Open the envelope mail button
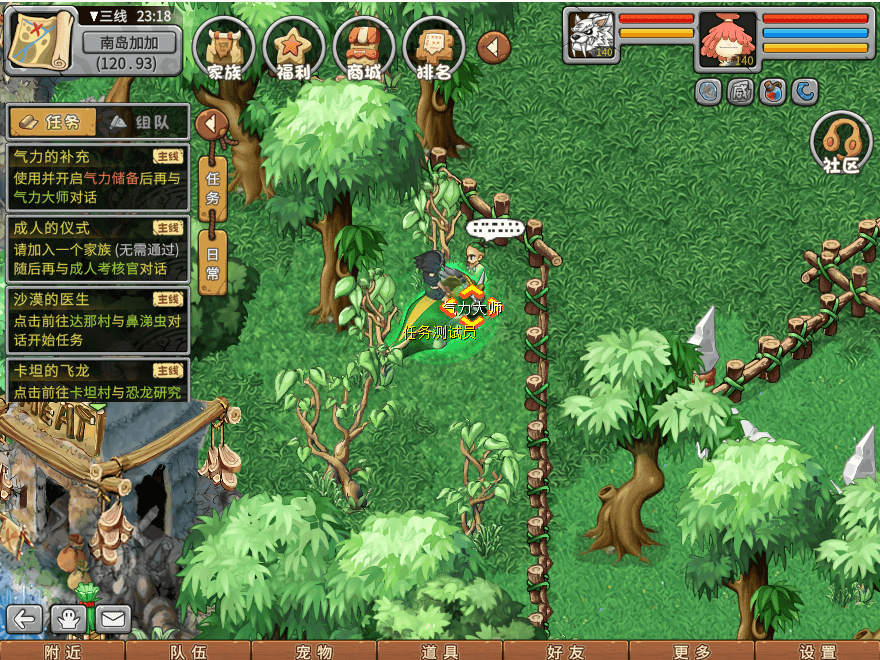 click(x=112, y=619)
